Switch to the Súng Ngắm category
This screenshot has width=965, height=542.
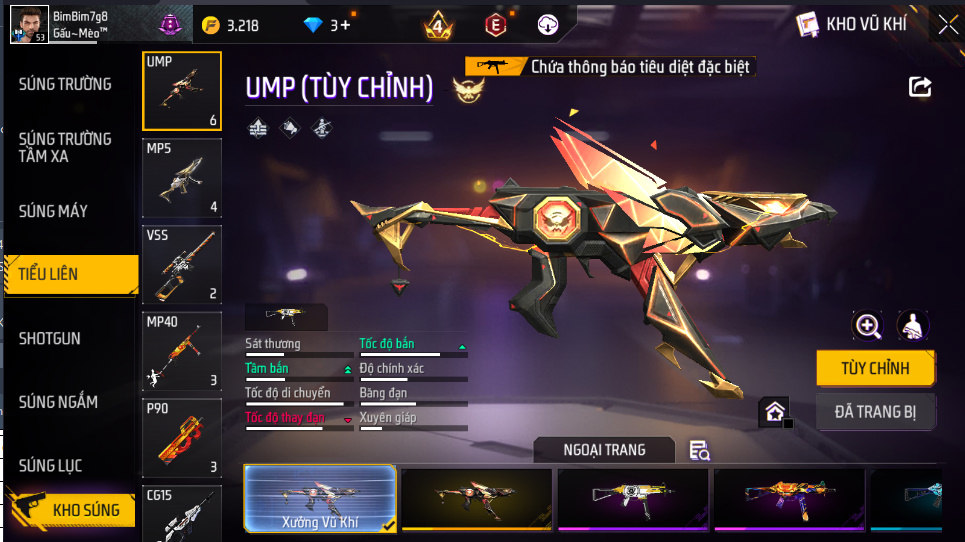coord(59,402)
